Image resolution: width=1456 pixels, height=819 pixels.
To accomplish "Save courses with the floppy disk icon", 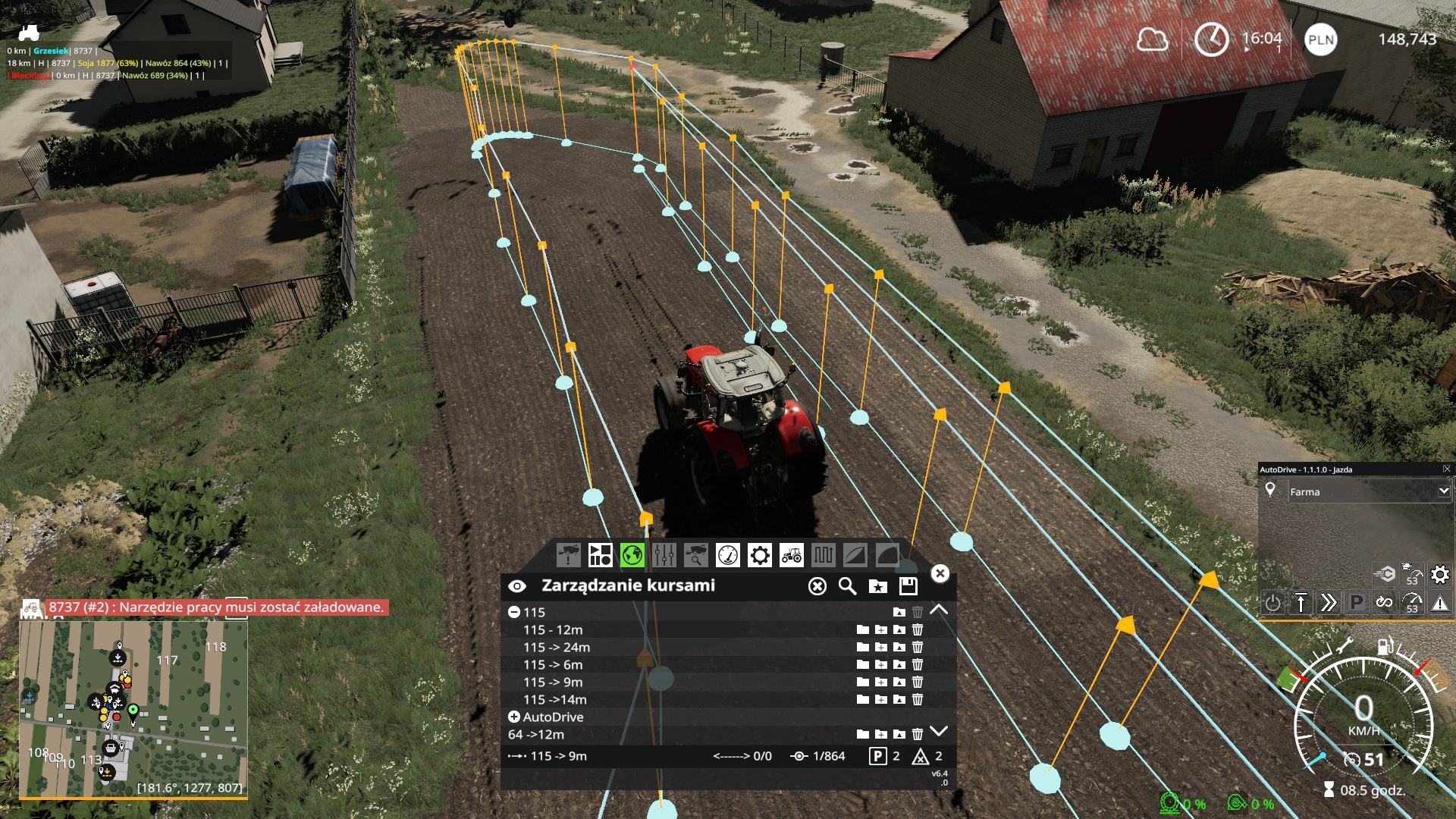I will (x=909, y=586).
